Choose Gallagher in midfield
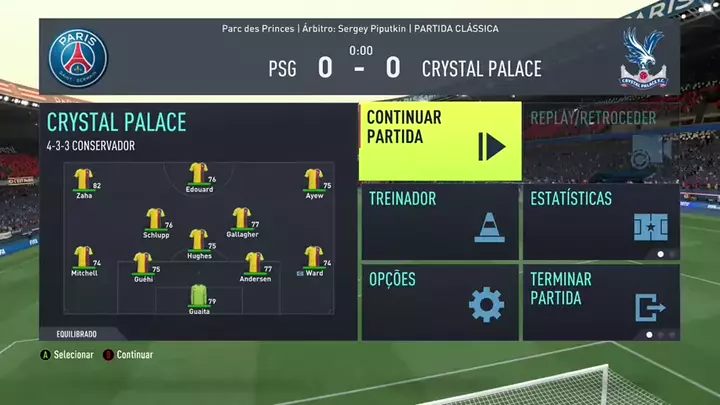The height and width of the screenshot is (405, 720). (242, 220)
